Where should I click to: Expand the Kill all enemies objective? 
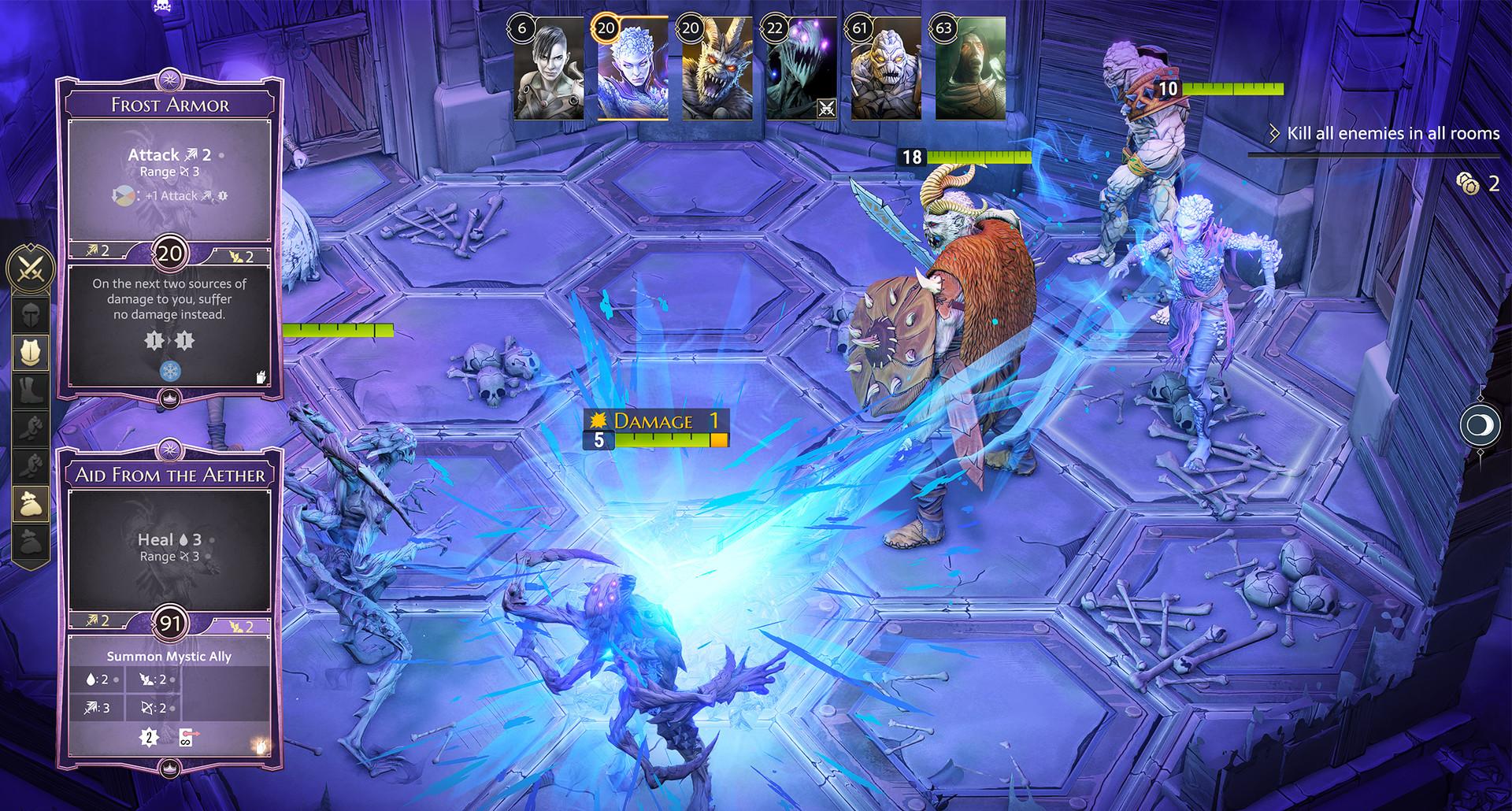click(1274, 134)
